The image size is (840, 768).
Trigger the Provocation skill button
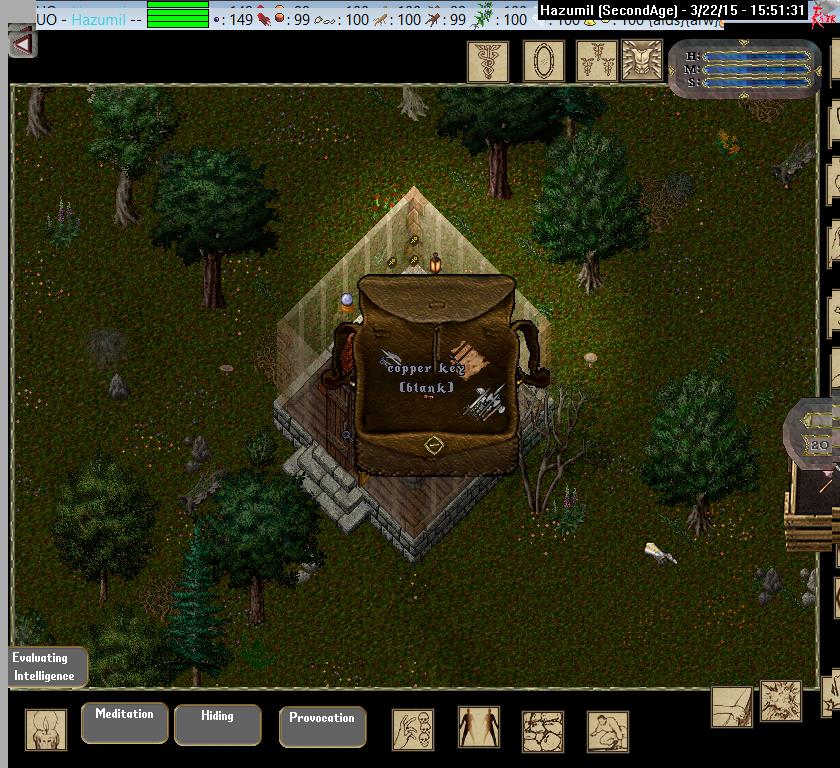322,726
